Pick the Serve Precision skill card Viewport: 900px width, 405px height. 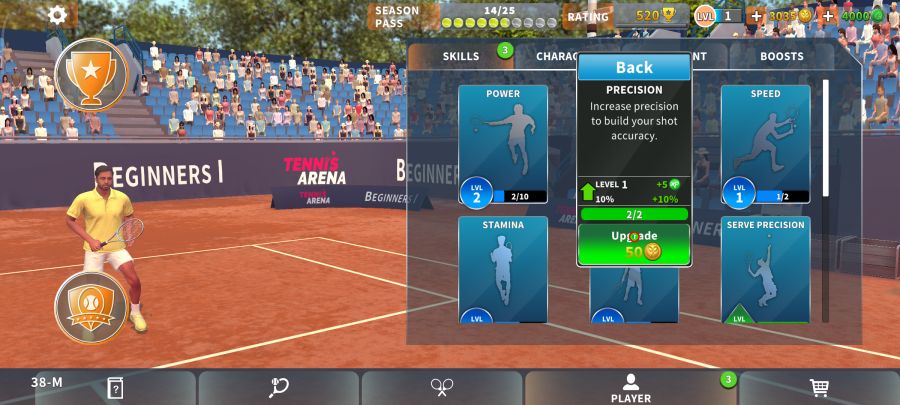pos(765,270)
